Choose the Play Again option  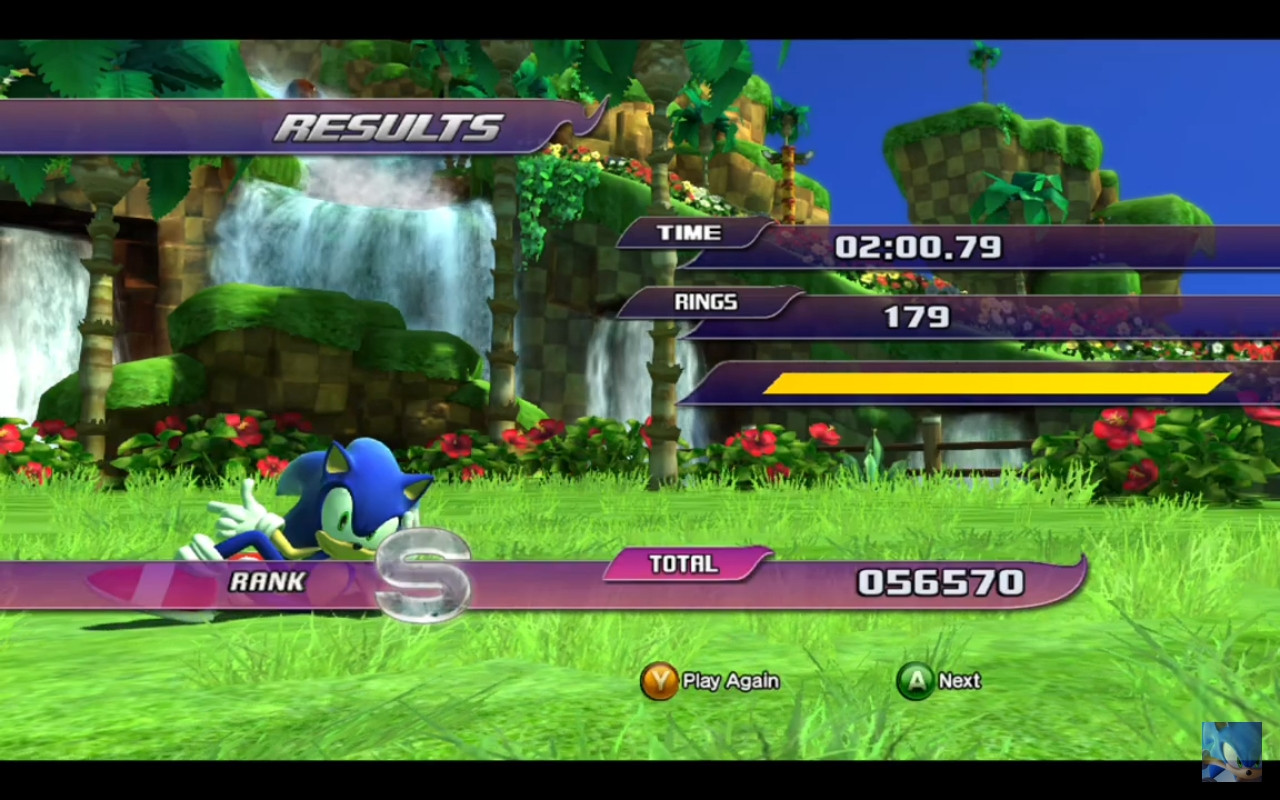pos(711,680)
